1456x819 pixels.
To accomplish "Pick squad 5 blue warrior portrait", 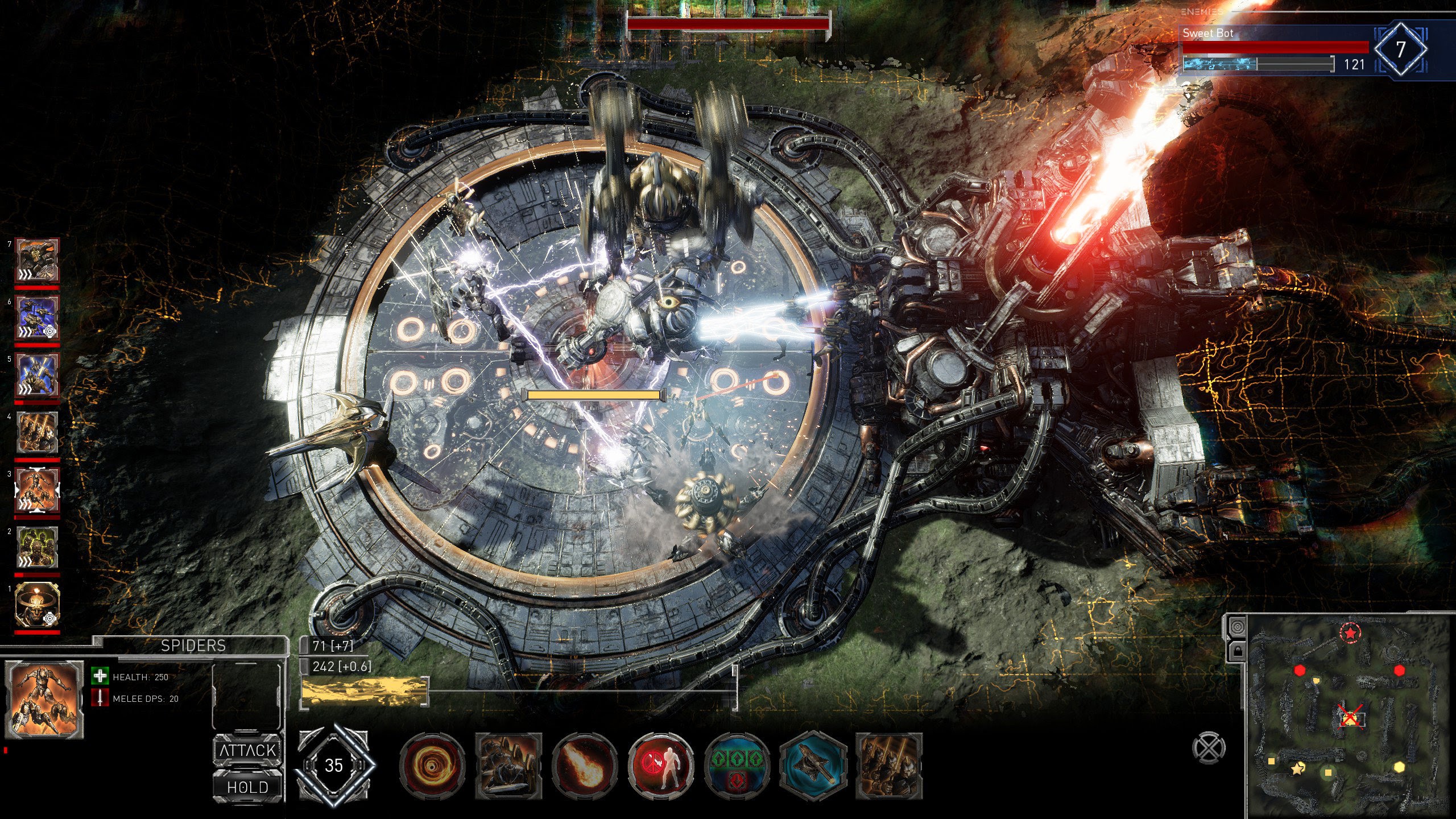I will point(37,375).
